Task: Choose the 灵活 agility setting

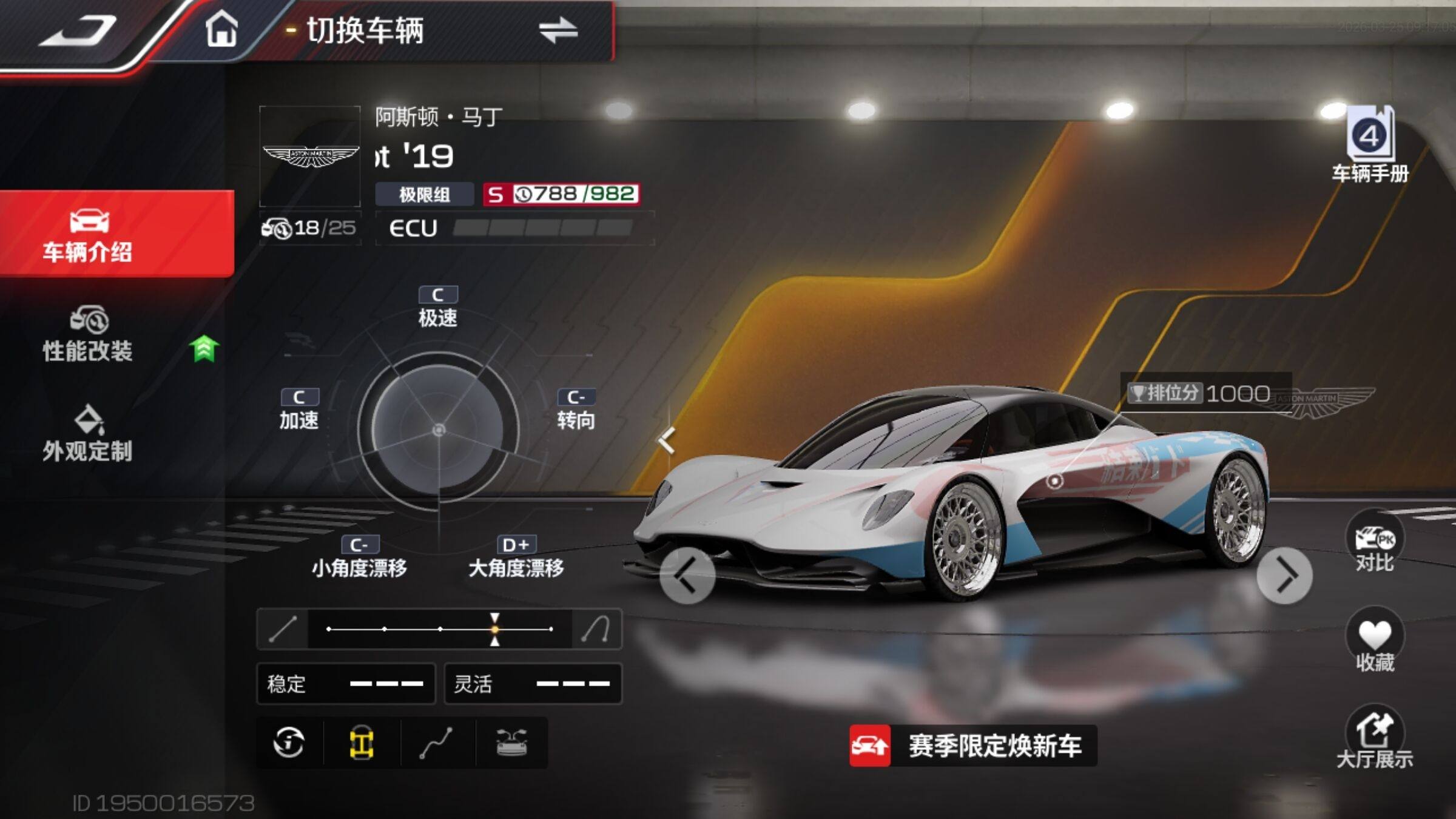Action: 533,684
